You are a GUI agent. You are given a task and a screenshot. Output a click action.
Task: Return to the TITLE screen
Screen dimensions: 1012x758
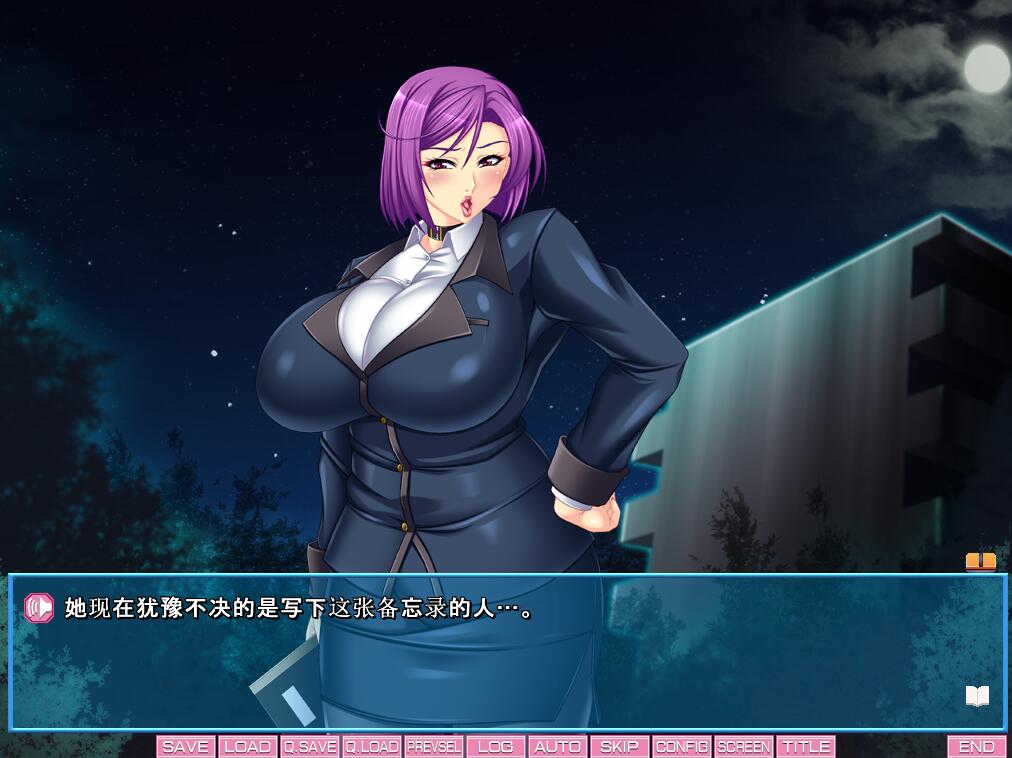pos(806,747)
